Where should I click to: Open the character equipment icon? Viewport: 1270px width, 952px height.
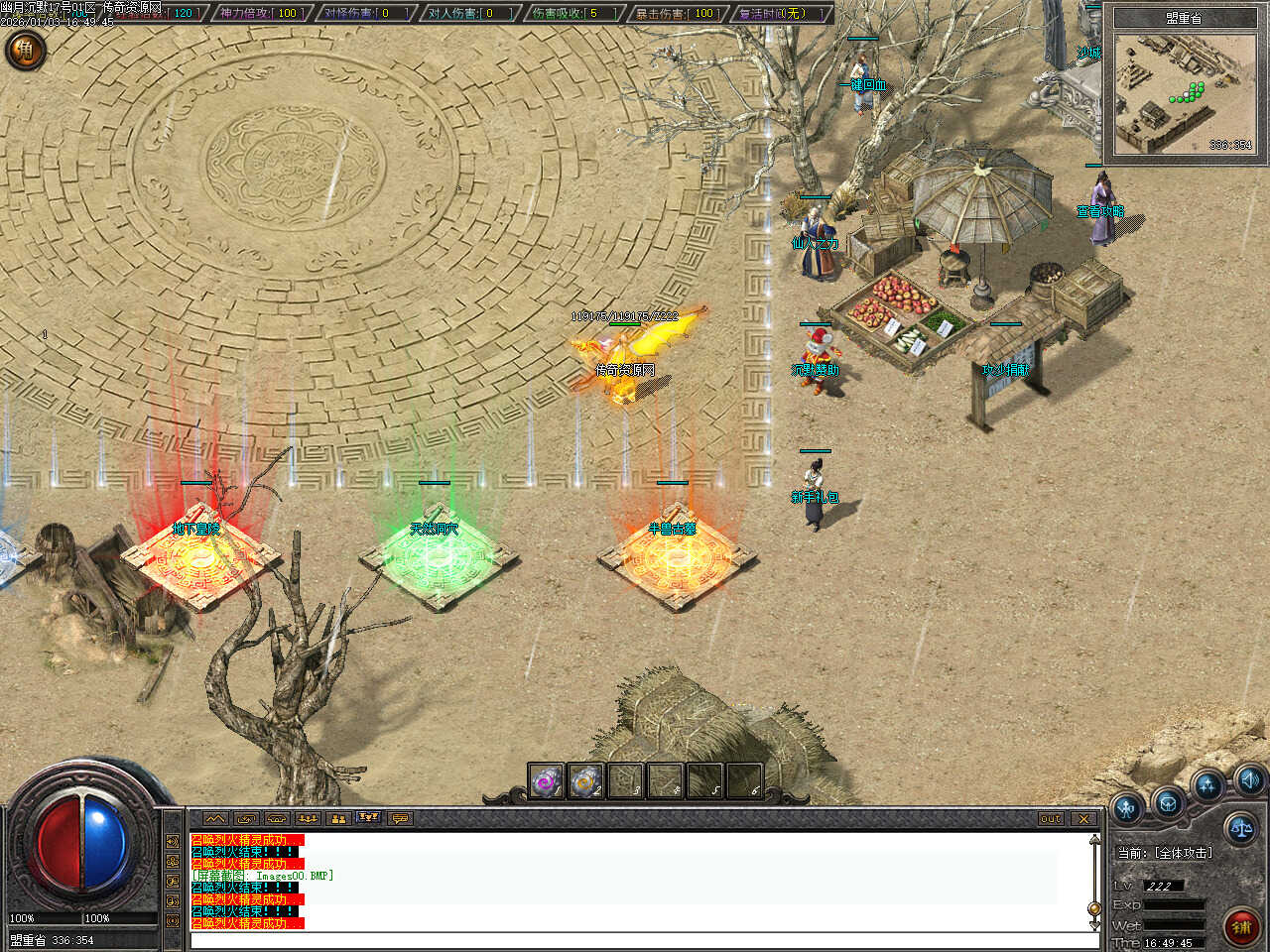(x=1127, y=808)
